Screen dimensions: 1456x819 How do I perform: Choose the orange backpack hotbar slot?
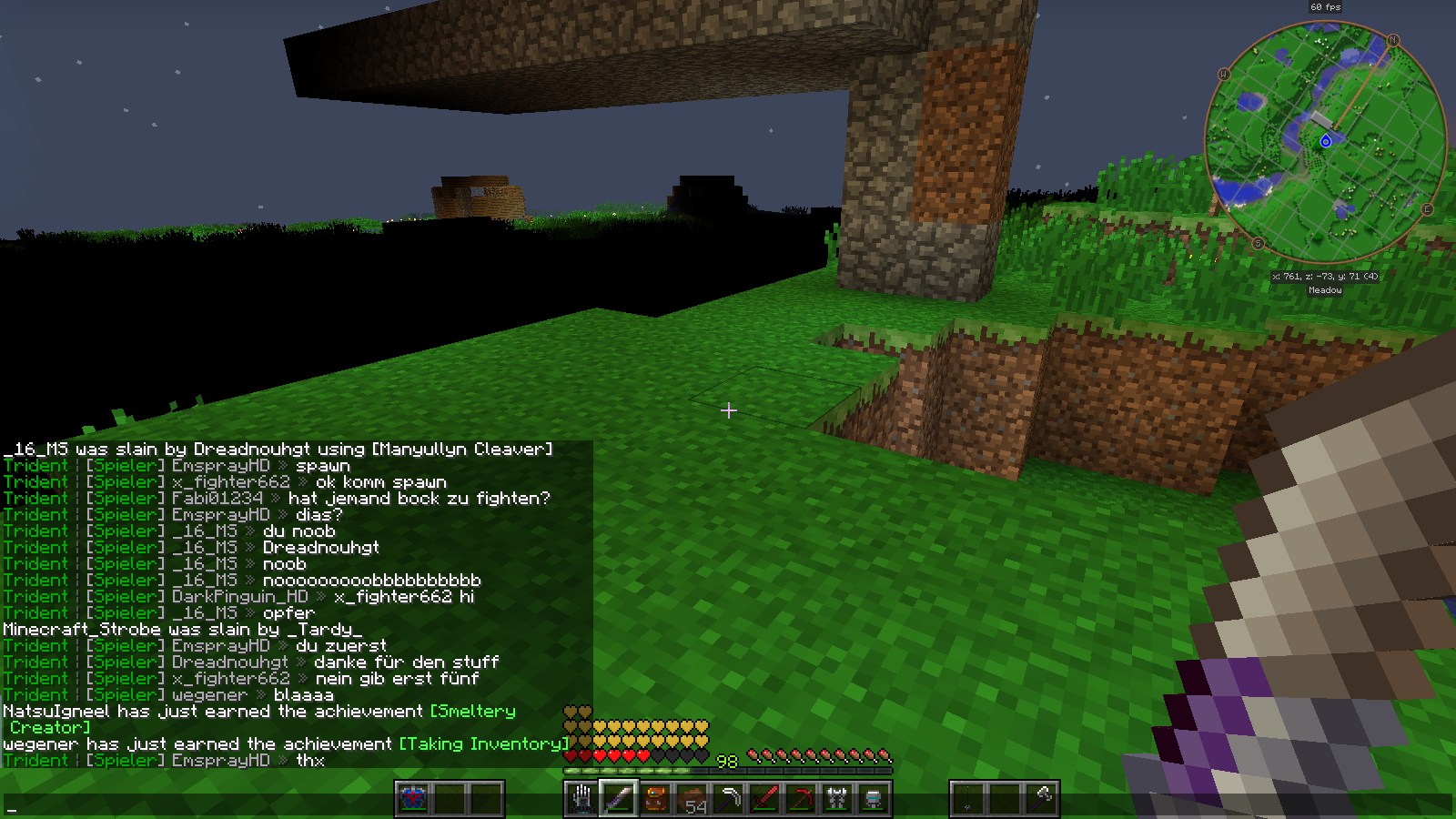tap(654, 799)
